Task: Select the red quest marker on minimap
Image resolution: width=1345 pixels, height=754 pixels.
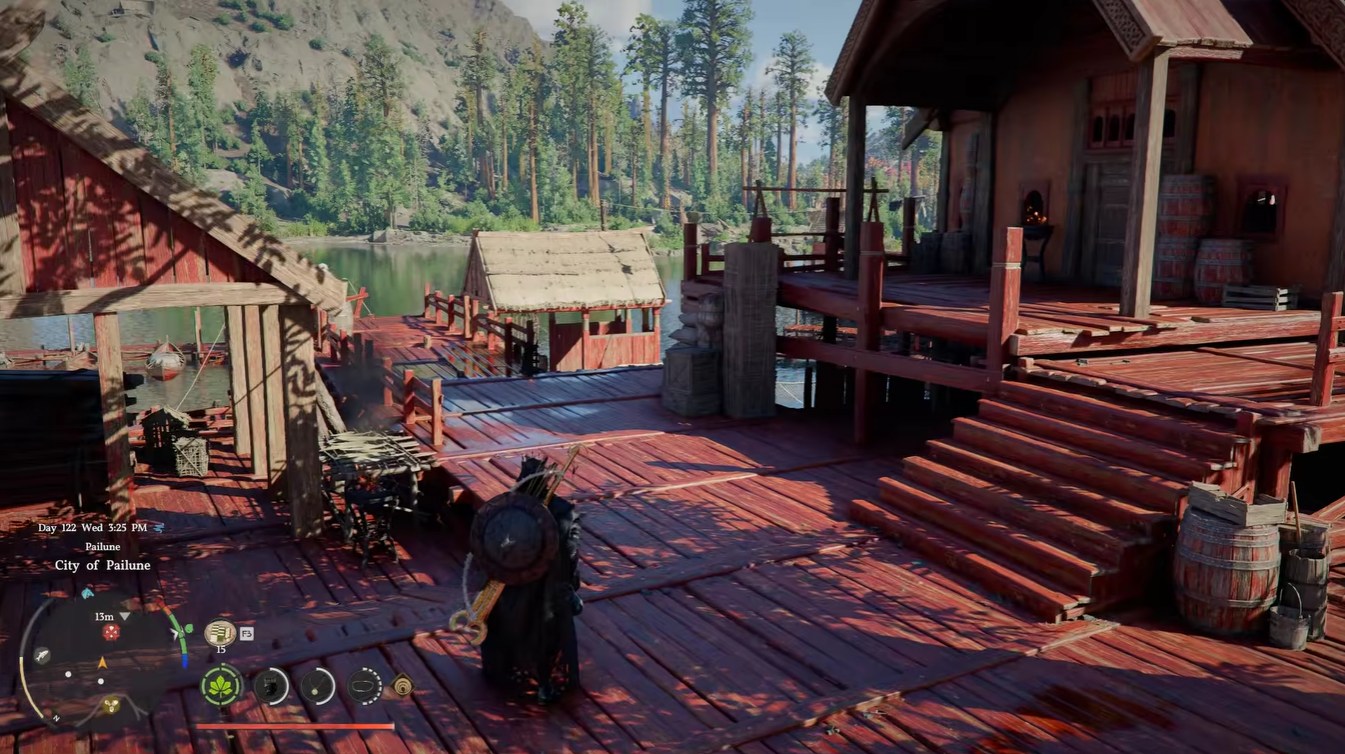Action: click(x=111, y=633)
